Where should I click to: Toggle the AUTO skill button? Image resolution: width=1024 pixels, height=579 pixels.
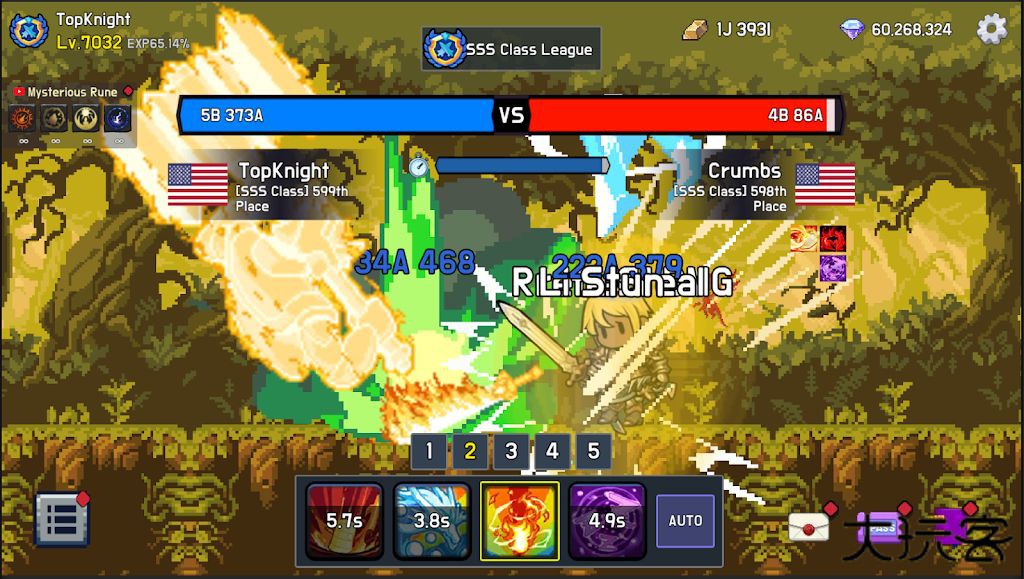pyautogui.click(x=685, y=521)
